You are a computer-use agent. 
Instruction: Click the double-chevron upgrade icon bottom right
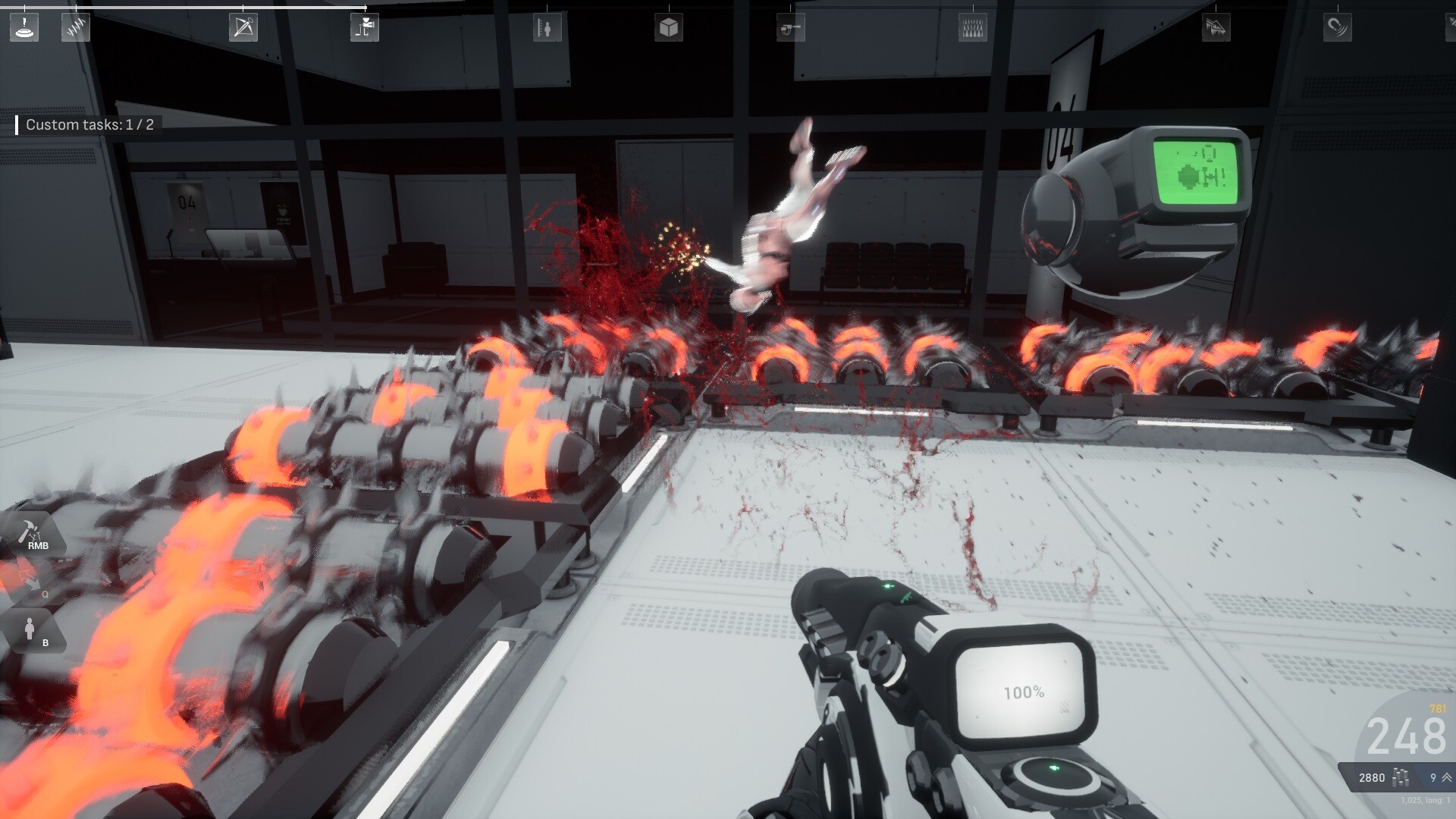coord(1447,777)
